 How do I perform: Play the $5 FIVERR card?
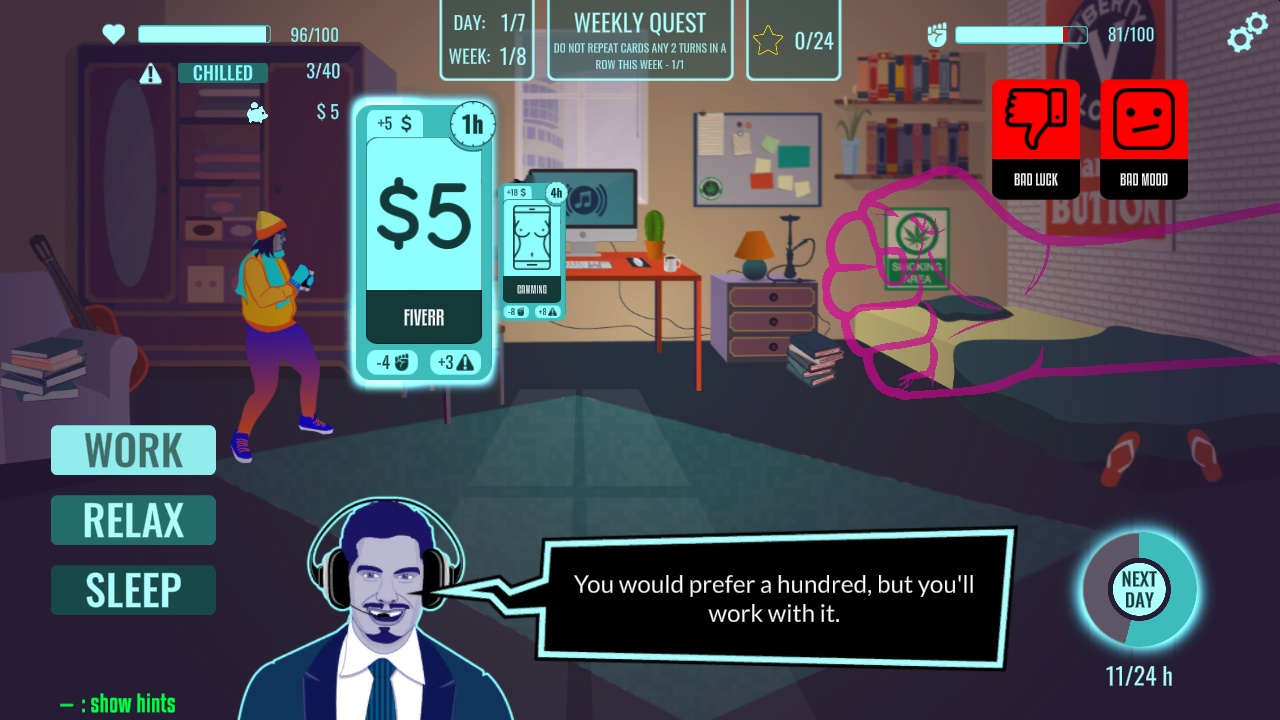[423, 240]
